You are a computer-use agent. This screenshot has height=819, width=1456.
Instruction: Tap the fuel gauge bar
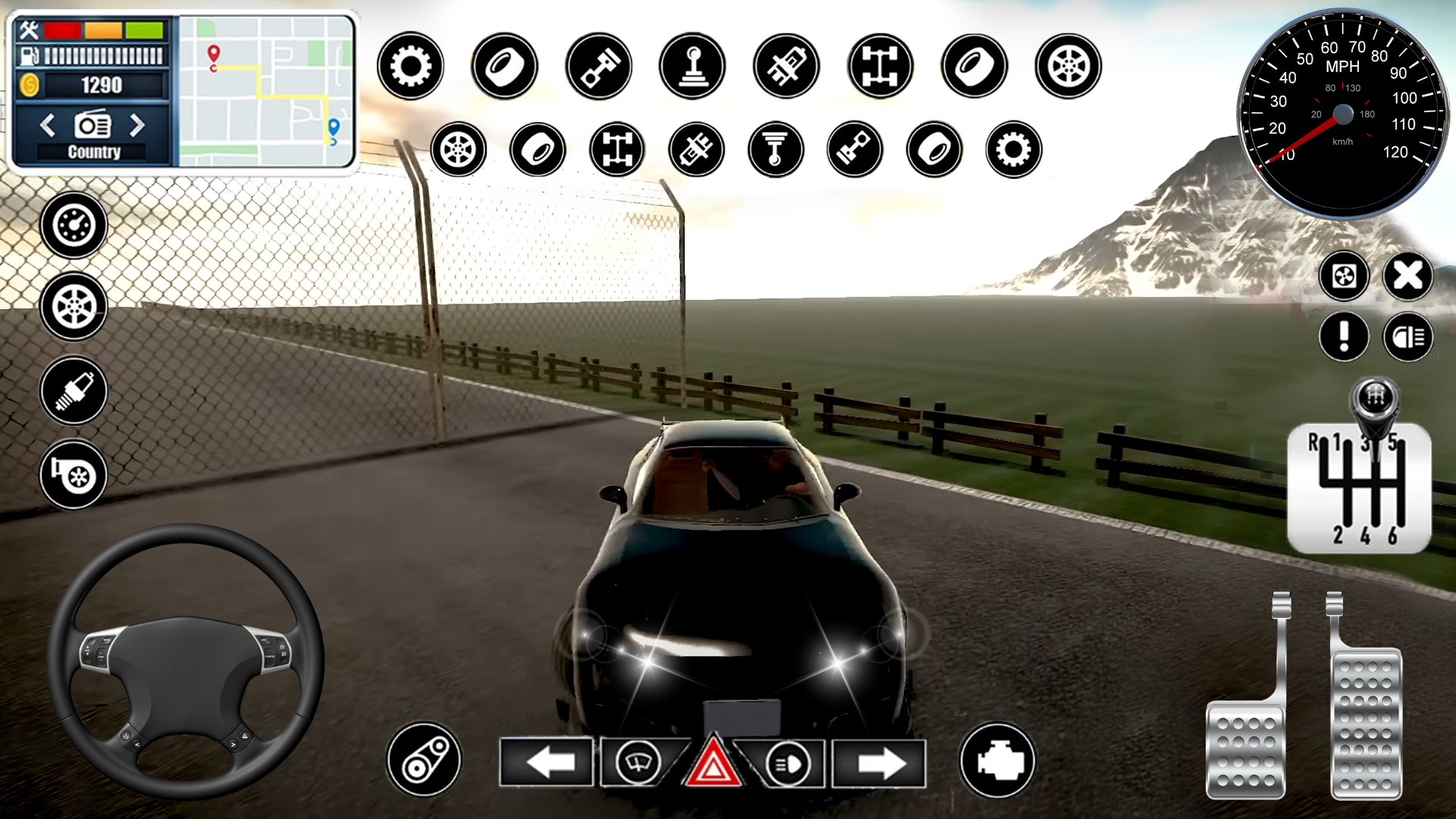pyautogui.click(x=99, y=54)
